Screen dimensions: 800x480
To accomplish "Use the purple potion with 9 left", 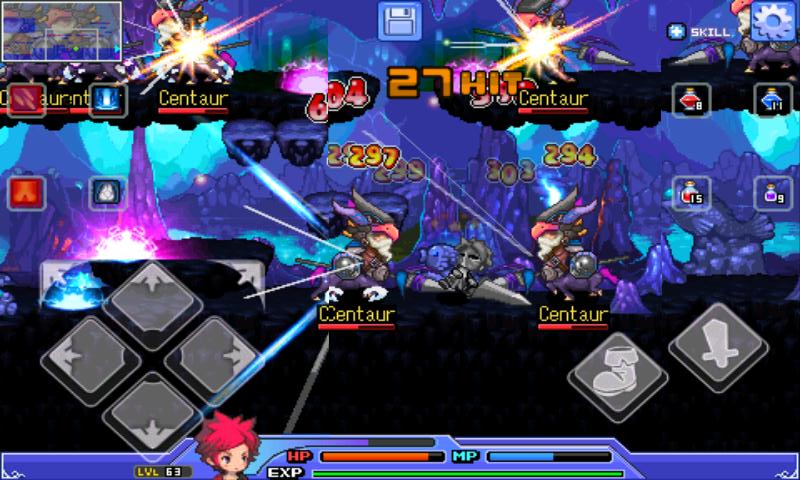I will (x=770, y=192).
